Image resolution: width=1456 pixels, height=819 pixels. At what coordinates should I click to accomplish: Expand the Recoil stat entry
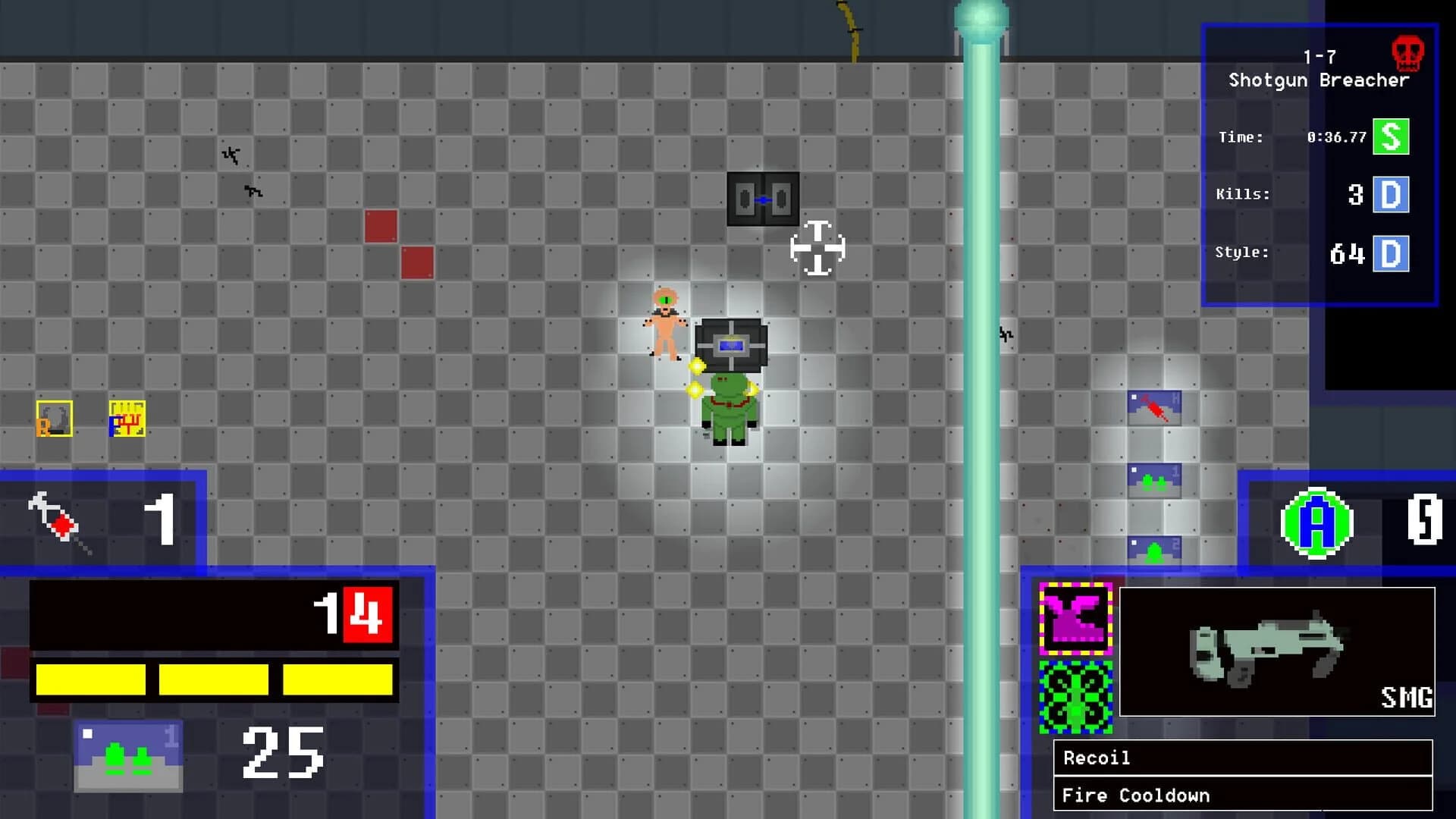[1244, 758]
